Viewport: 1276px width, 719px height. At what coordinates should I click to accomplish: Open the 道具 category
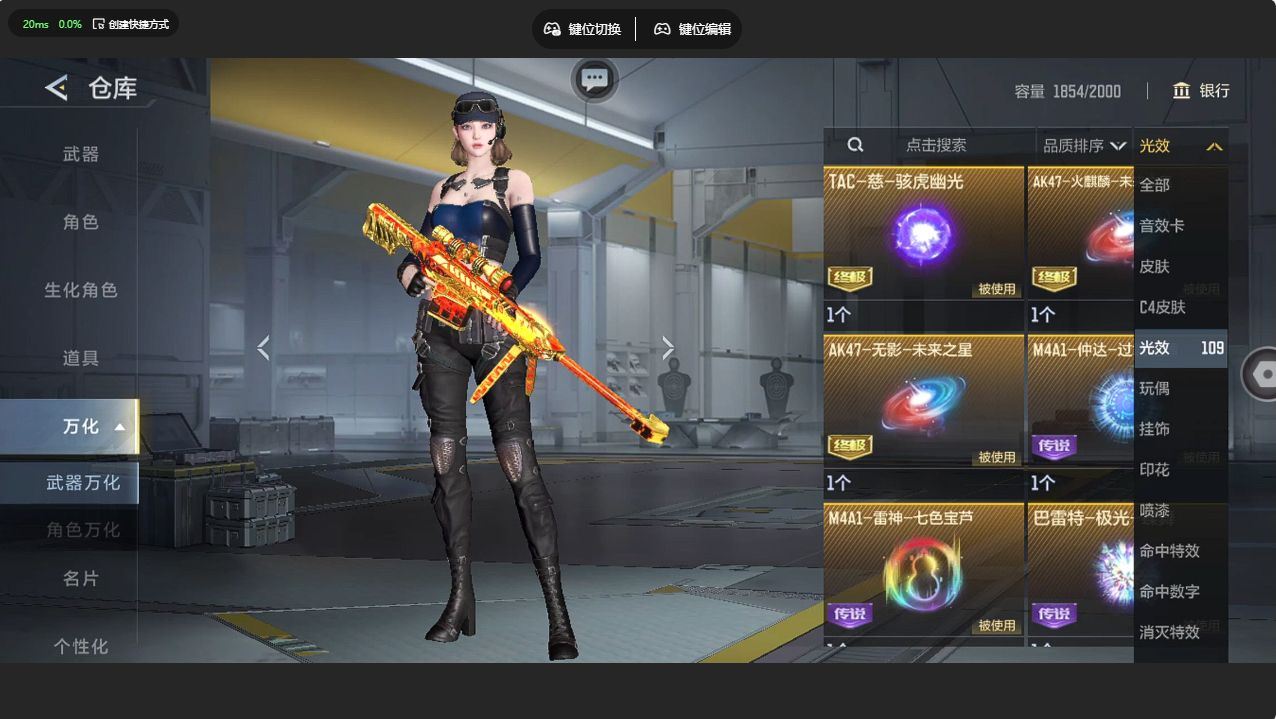81,358
